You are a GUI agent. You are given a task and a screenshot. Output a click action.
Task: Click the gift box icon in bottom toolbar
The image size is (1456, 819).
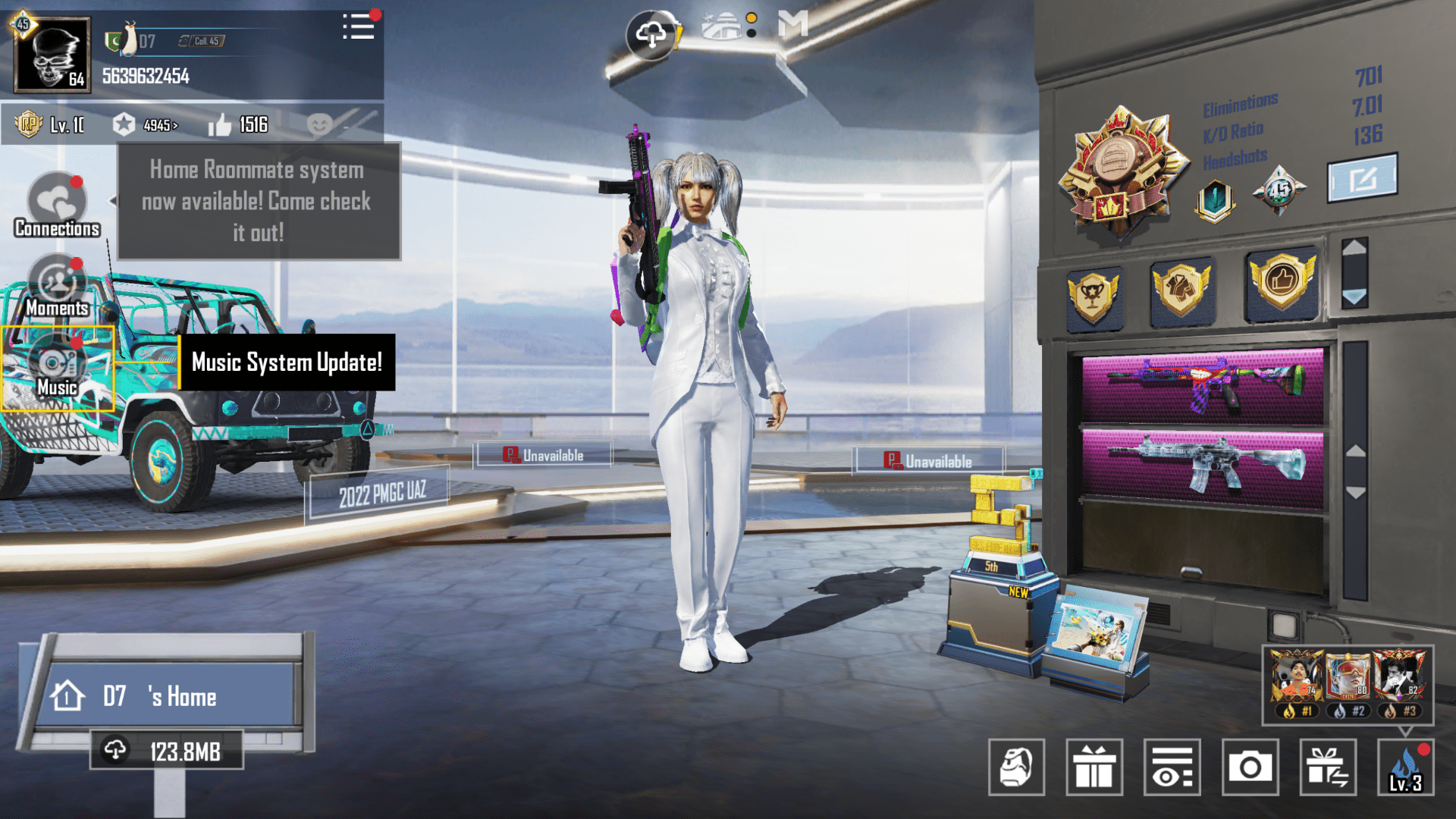1094,768
